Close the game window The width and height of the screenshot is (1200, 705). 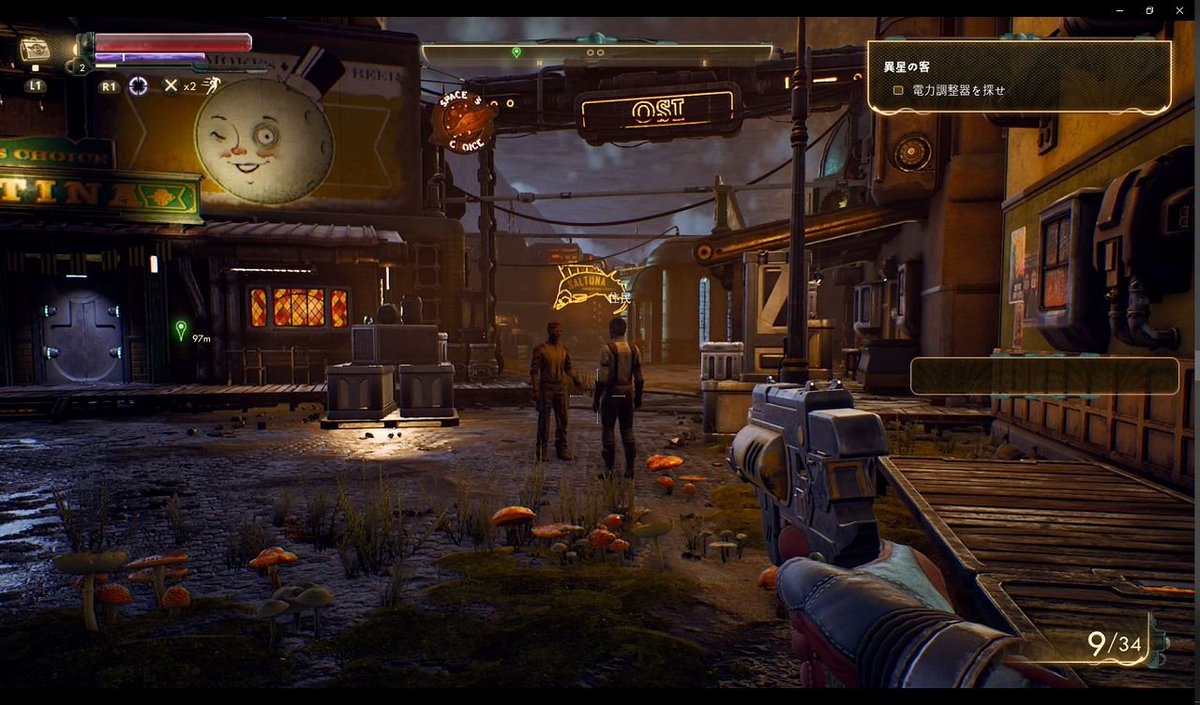[1178, 10]
